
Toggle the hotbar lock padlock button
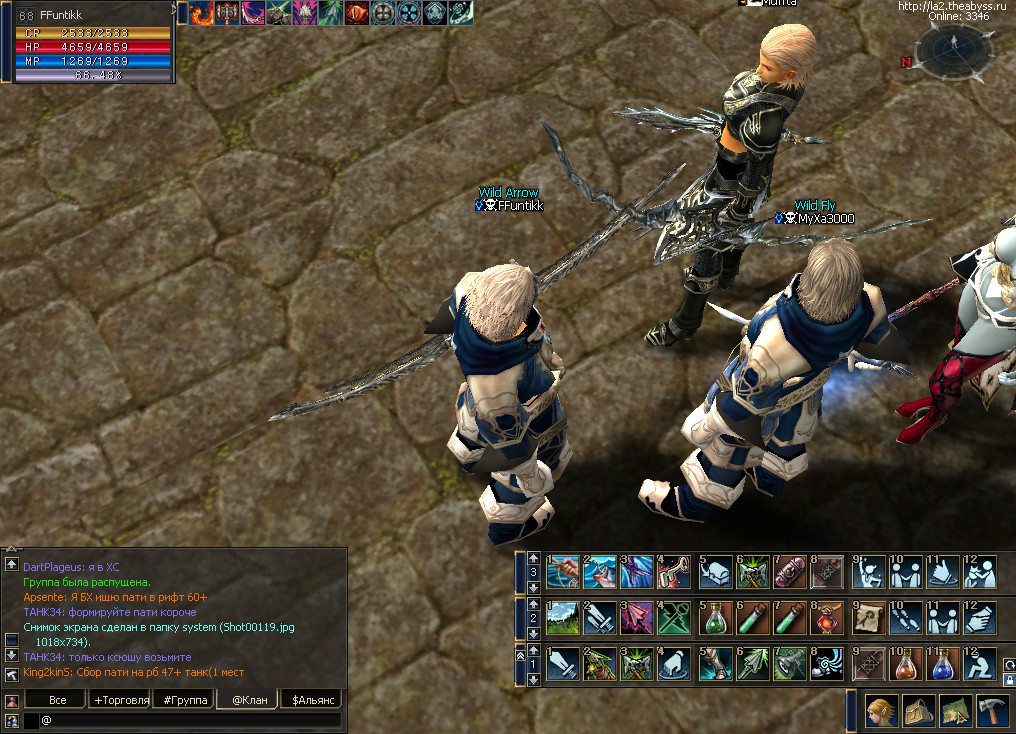point(1009,680)
